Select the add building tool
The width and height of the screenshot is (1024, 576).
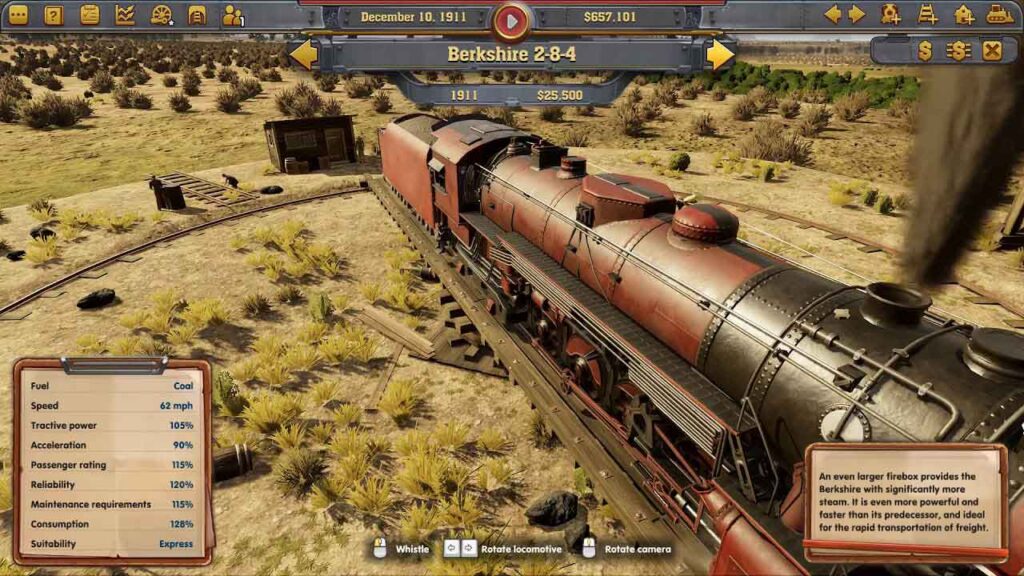[964, 14]
